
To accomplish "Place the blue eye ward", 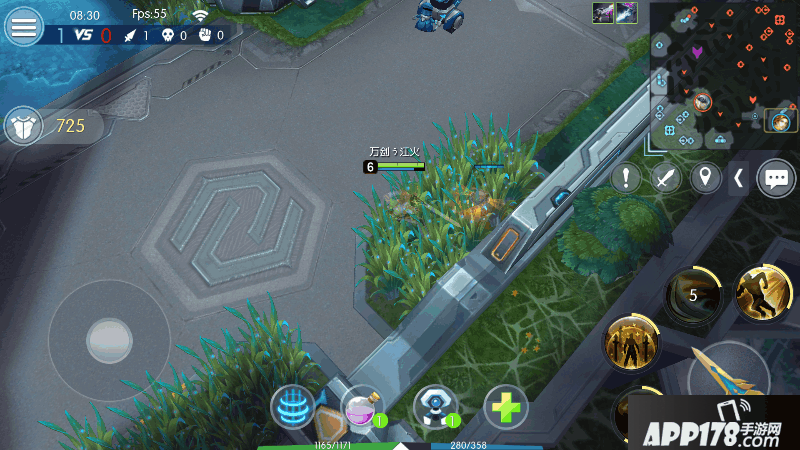I will click(435, 408).
